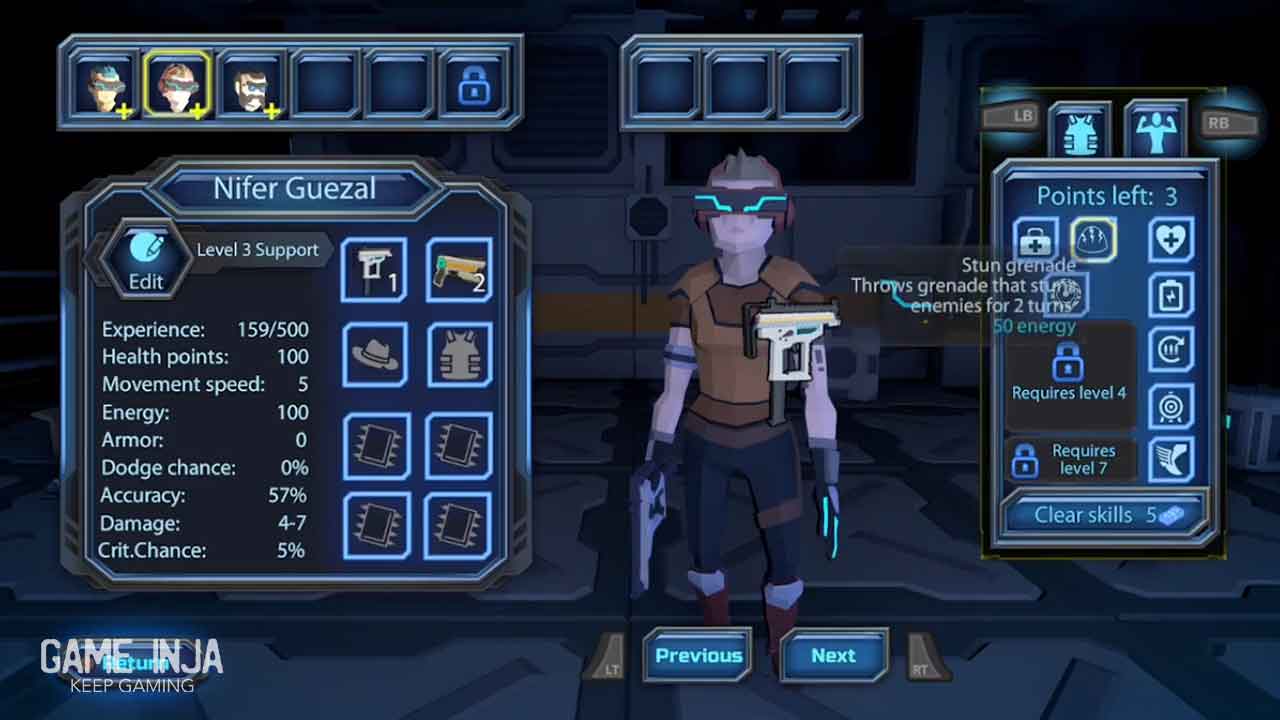This screenshot has width=1280, height=720.
Task: Go to the Previous character
Action: [698, 656]
